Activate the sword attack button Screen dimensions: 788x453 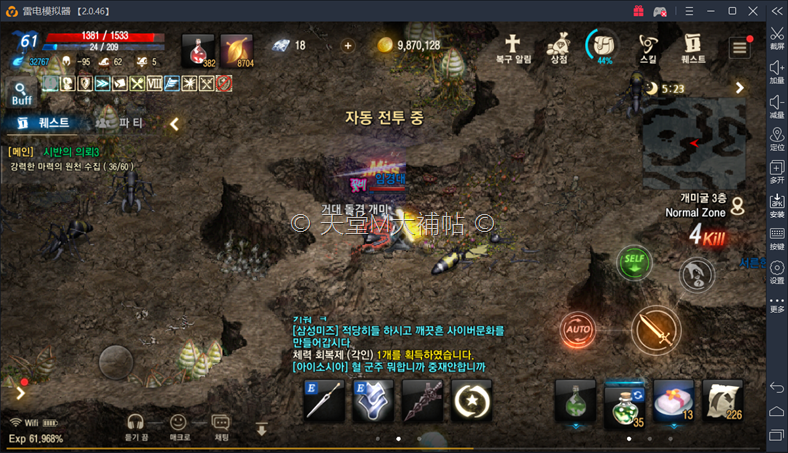654,328
